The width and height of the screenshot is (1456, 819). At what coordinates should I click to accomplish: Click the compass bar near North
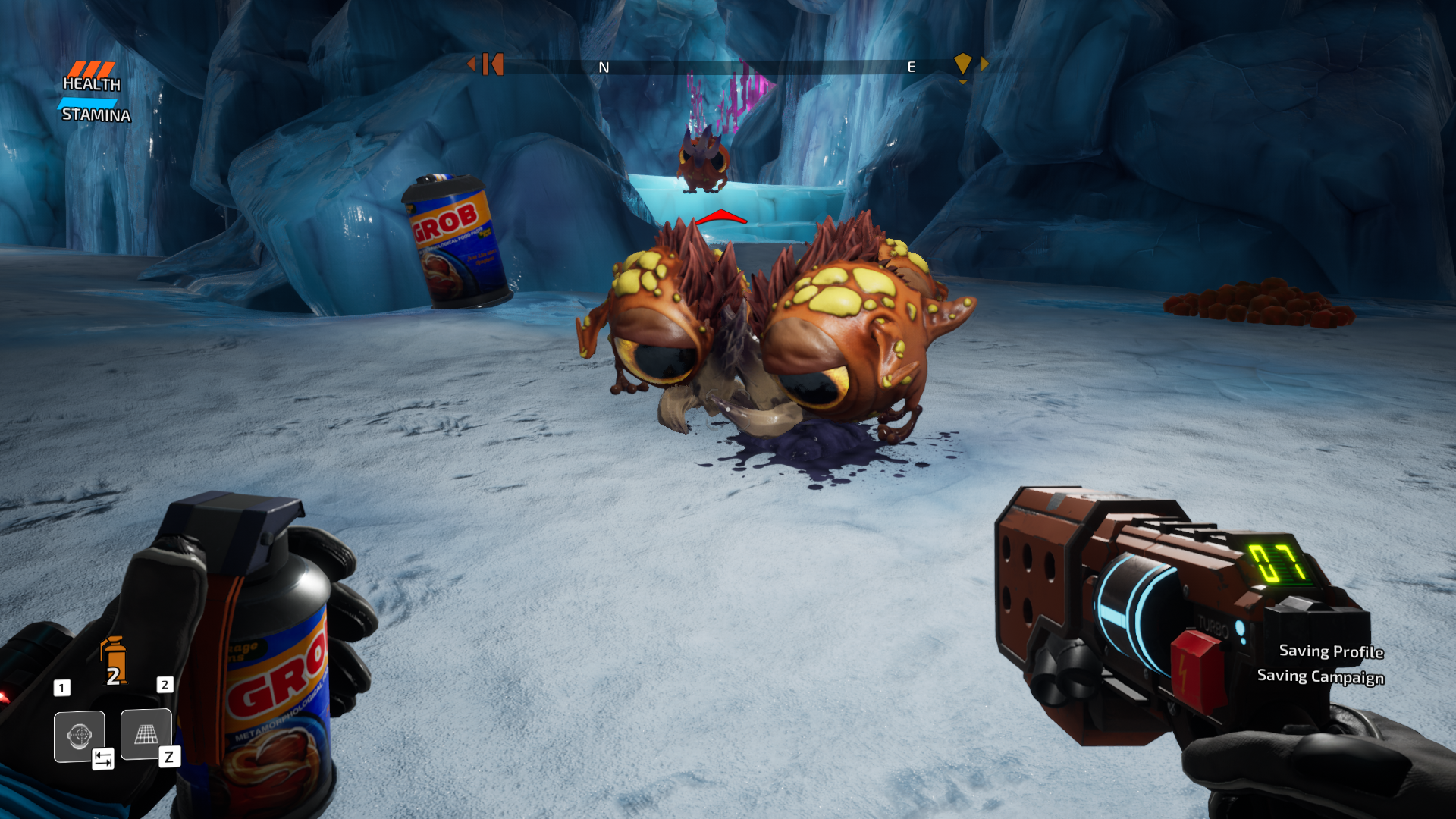tap(604, 67)
